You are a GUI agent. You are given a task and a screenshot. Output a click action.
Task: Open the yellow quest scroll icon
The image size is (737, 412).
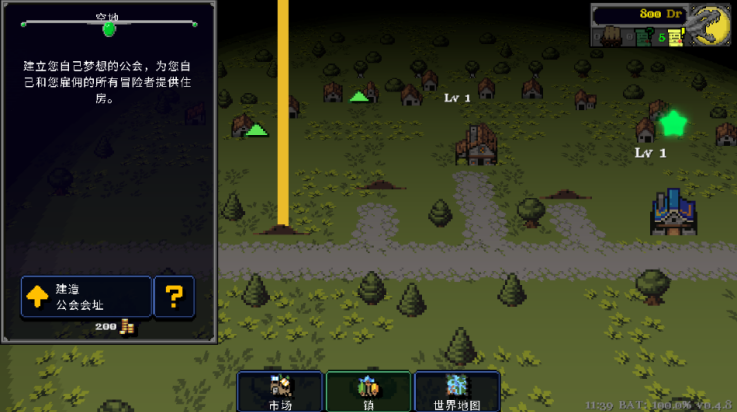click(x=675, y=38)
